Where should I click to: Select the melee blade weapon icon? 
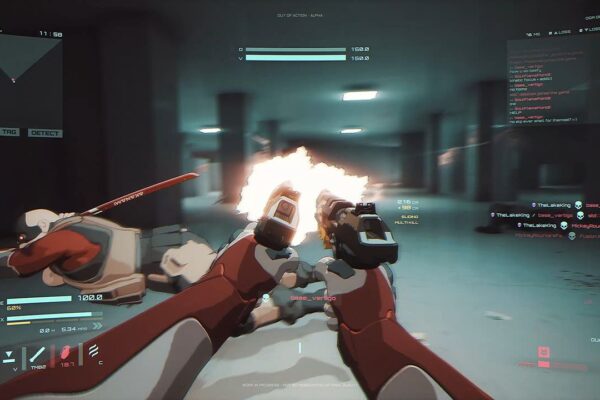38,355
